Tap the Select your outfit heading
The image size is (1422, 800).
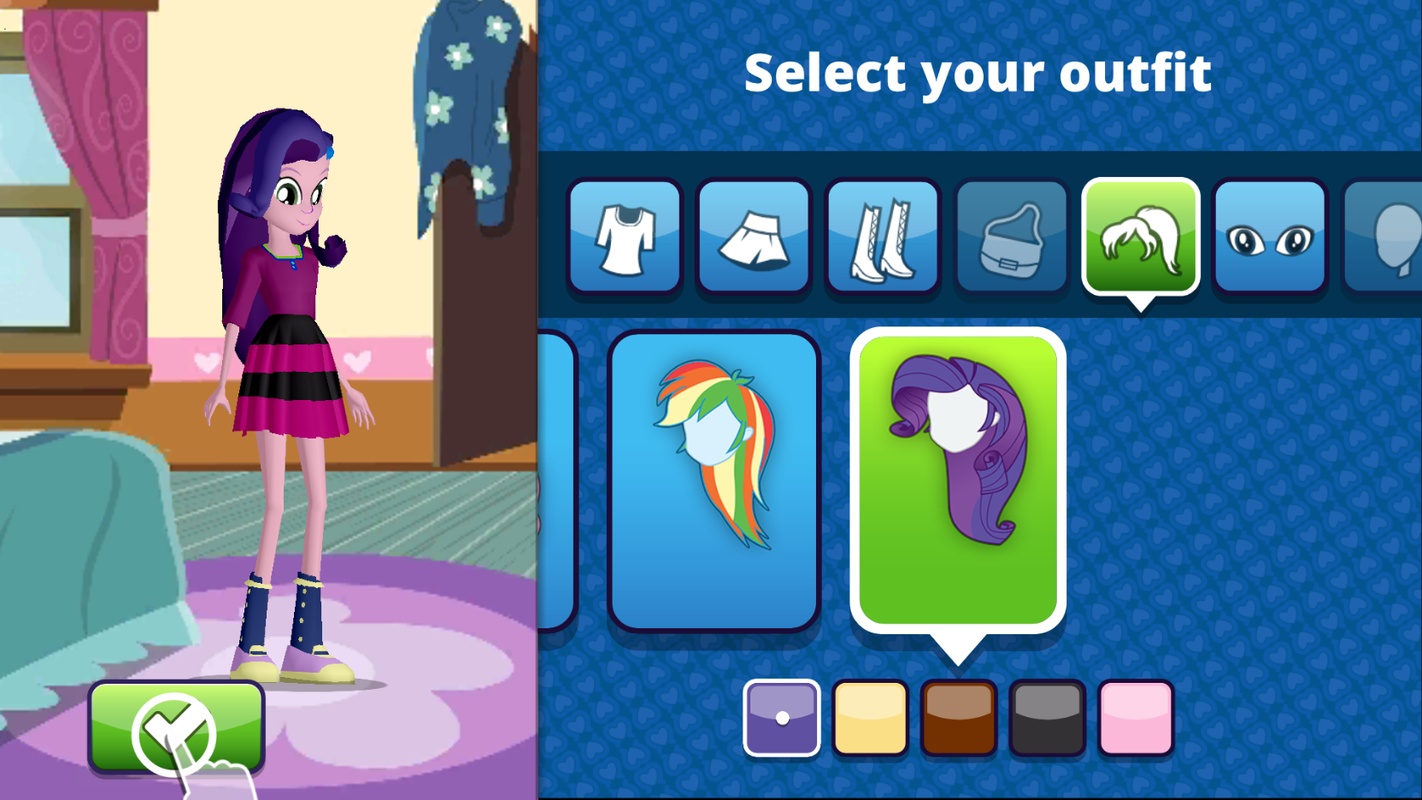point(978,70)
